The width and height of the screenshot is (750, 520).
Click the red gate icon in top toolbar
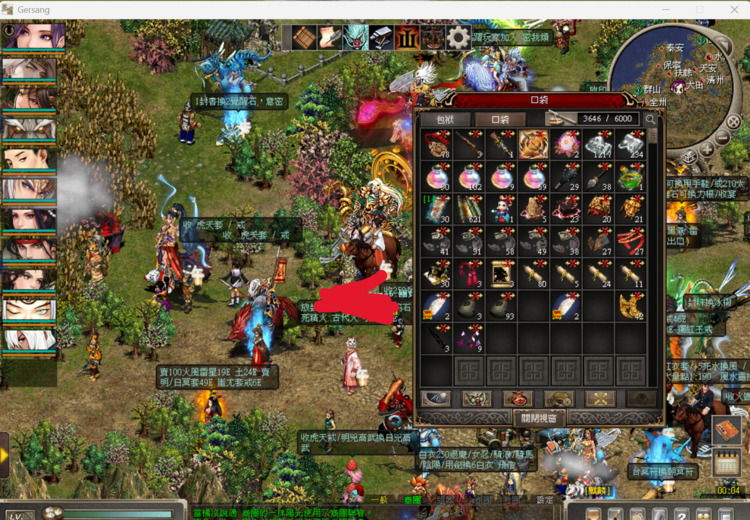[x=407, y=38]
